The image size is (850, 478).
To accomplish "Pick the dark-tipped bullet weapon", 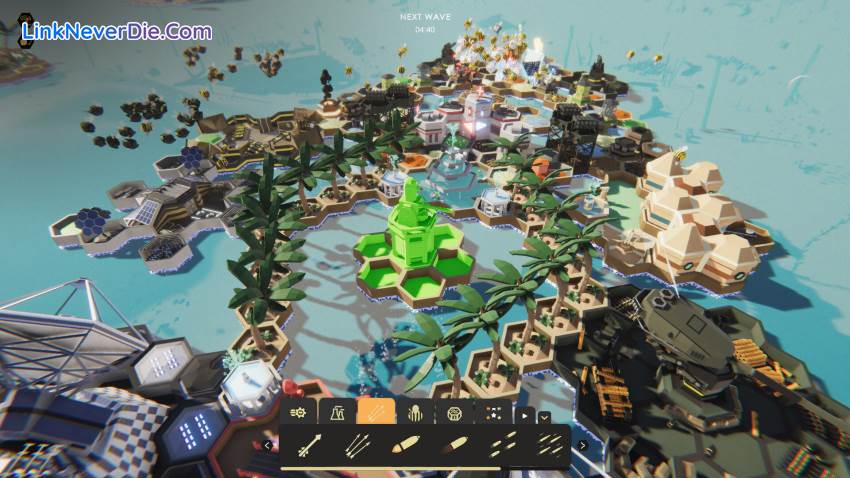I will pos(453,444).
